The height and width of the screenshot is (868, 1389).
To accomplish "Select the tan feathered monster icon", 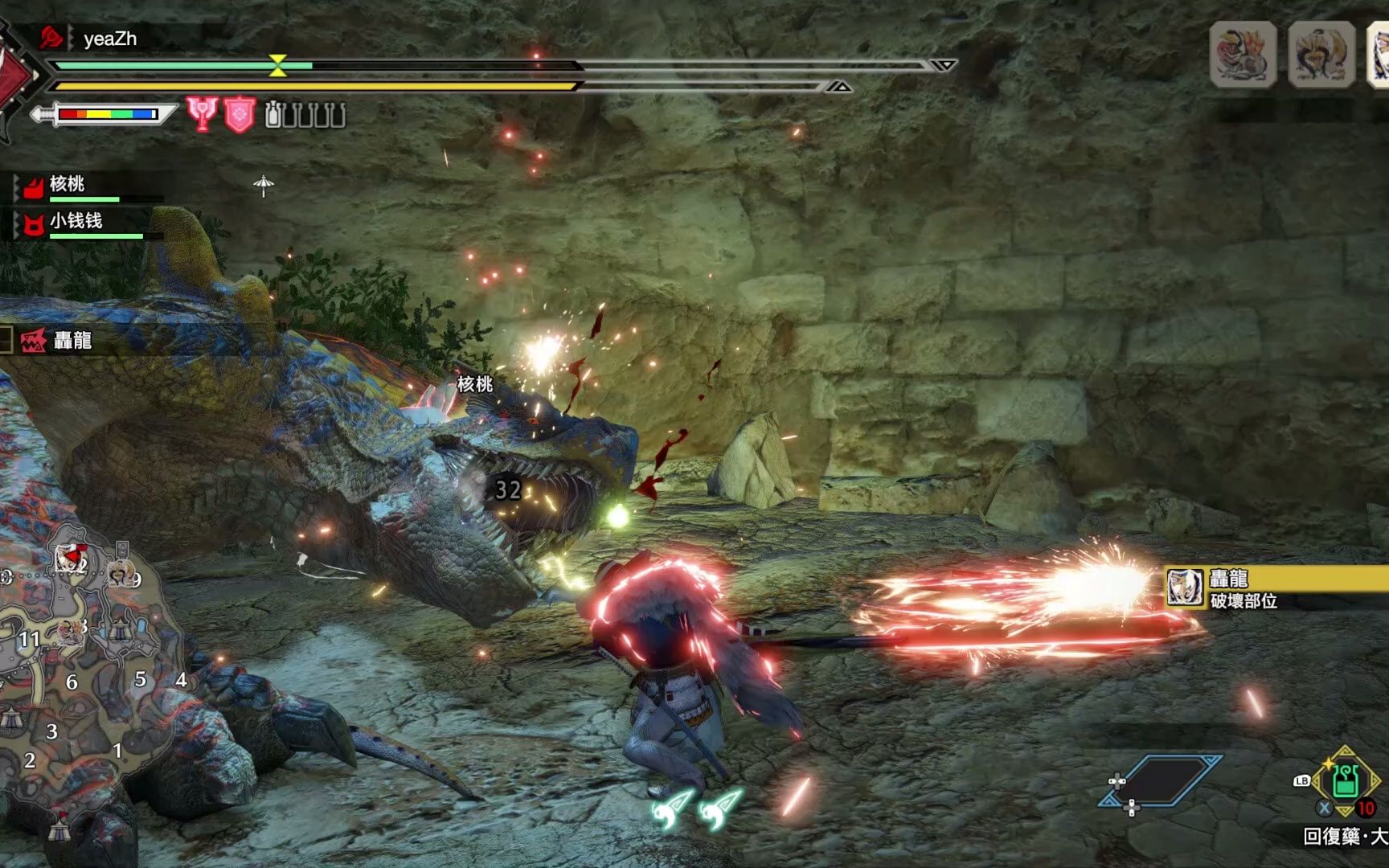I will click(1321, 54).
